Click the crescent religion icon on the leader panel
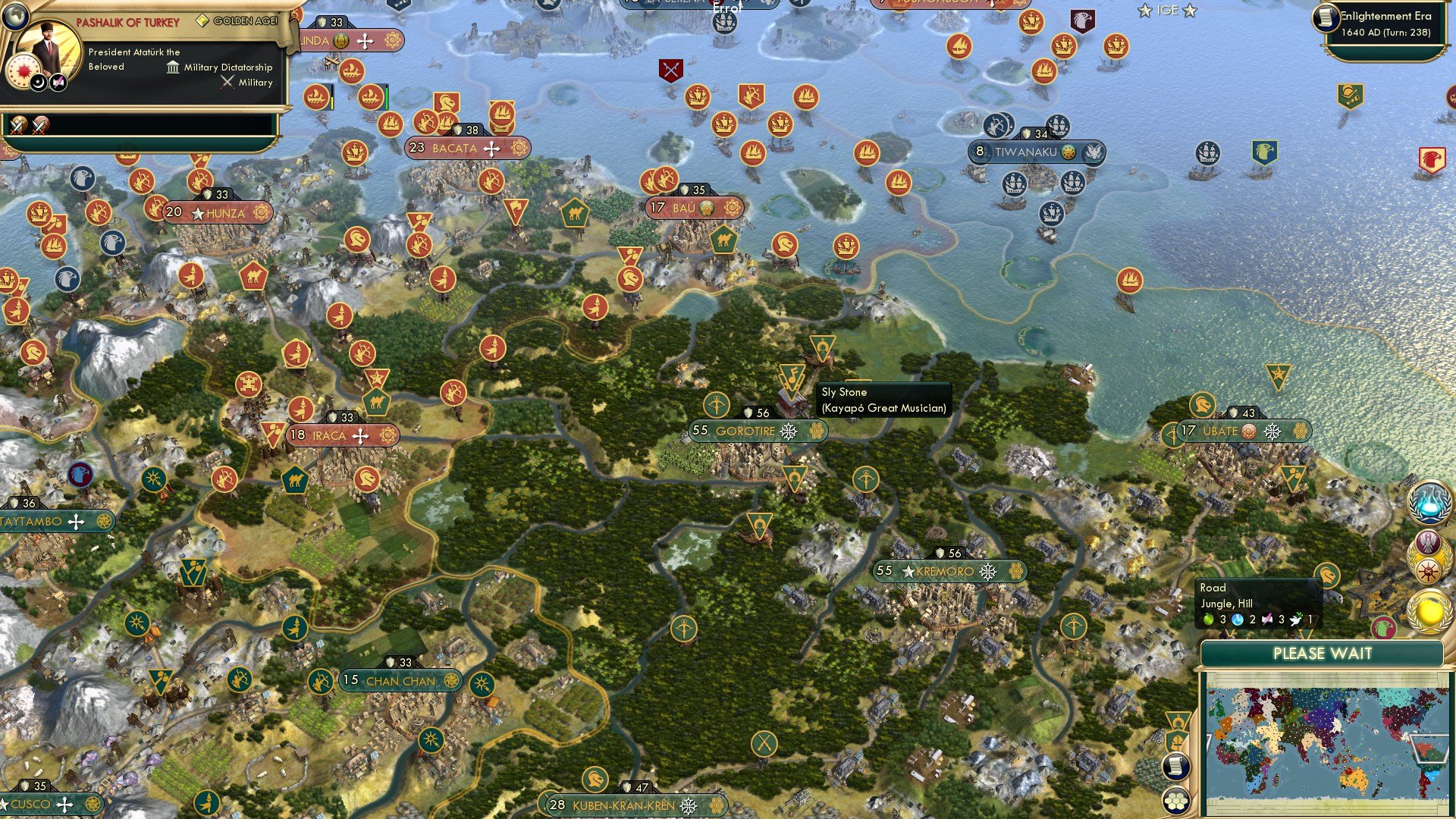This screenshot has height=819, width=1456. (37, 84)
